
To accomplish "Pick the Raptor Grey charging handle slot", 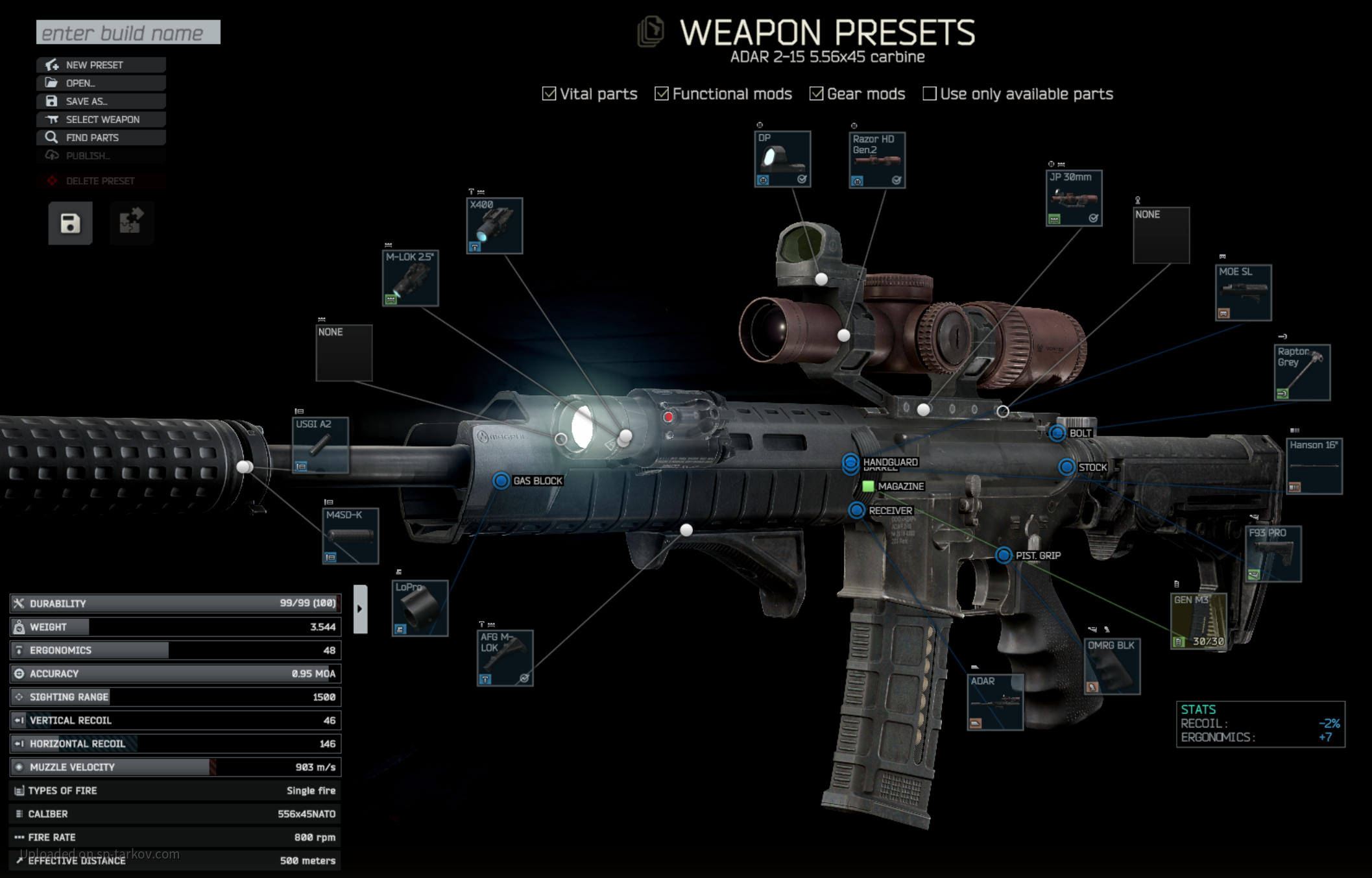I will coord(1302,372).
